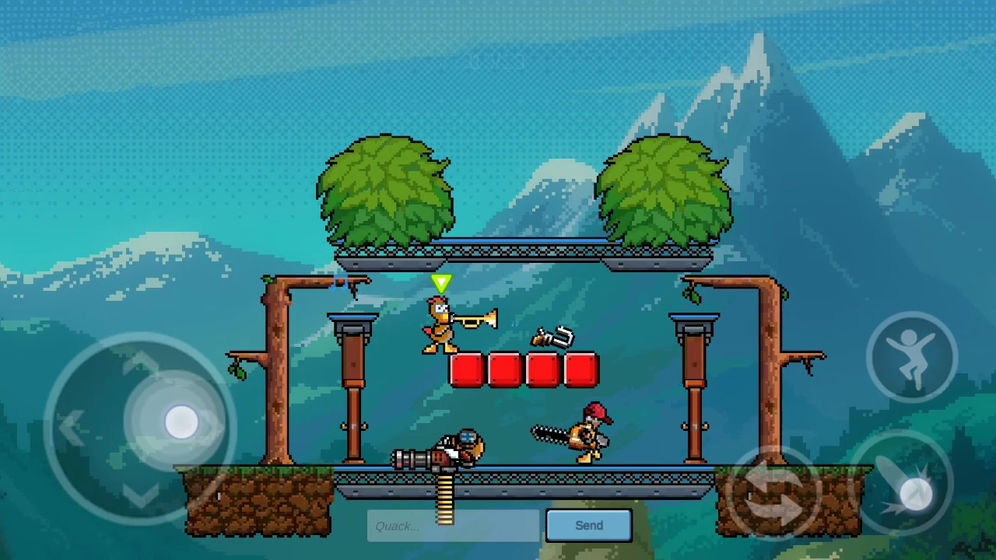This screenshot has width=996, height=560.
Task: Tap the jump button with the leaping figure
Action: [x=911, y=358]
